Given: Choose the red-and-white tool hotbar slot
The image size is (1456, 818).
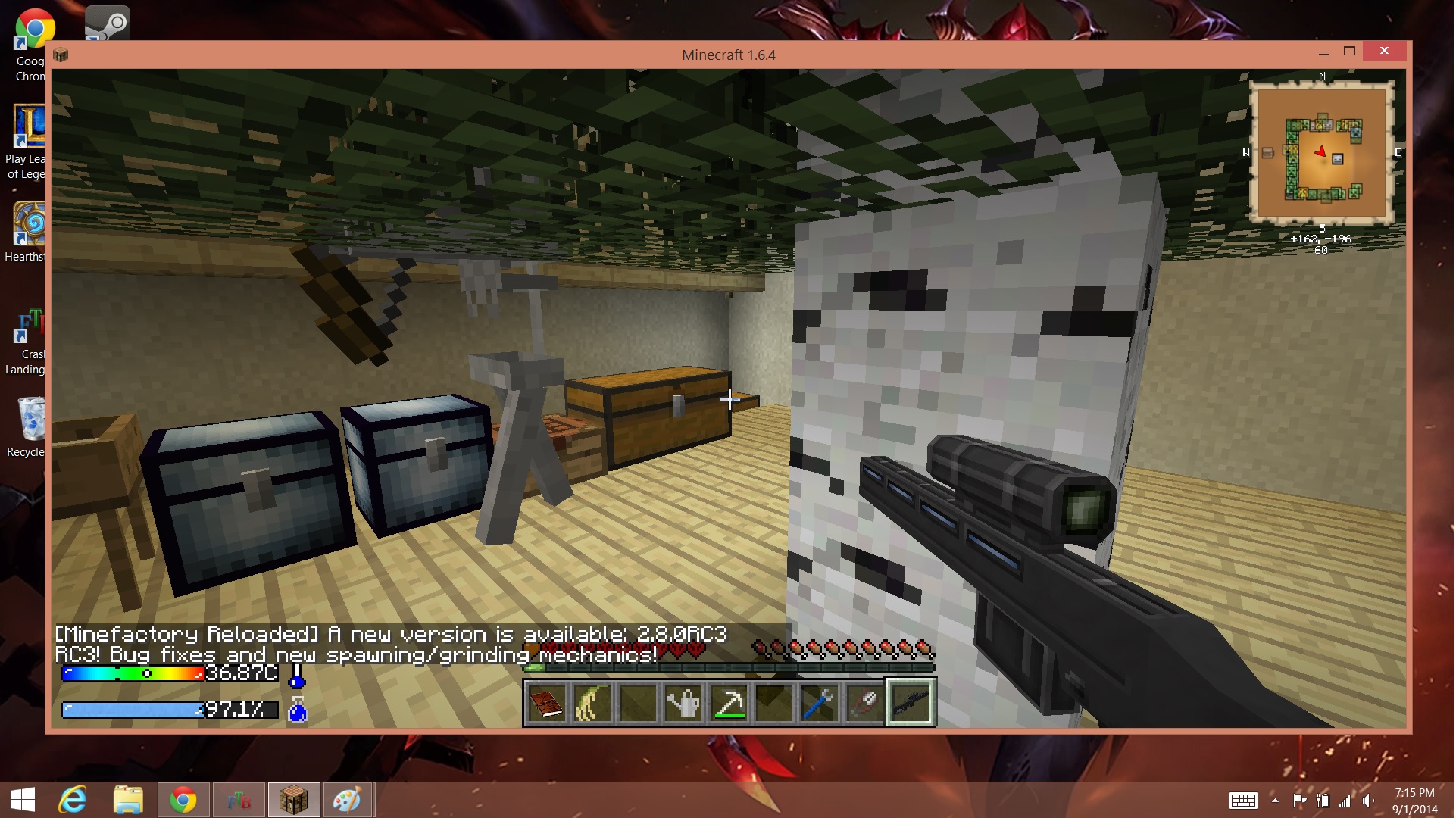Looking at the screenshot, I should 864,704.
